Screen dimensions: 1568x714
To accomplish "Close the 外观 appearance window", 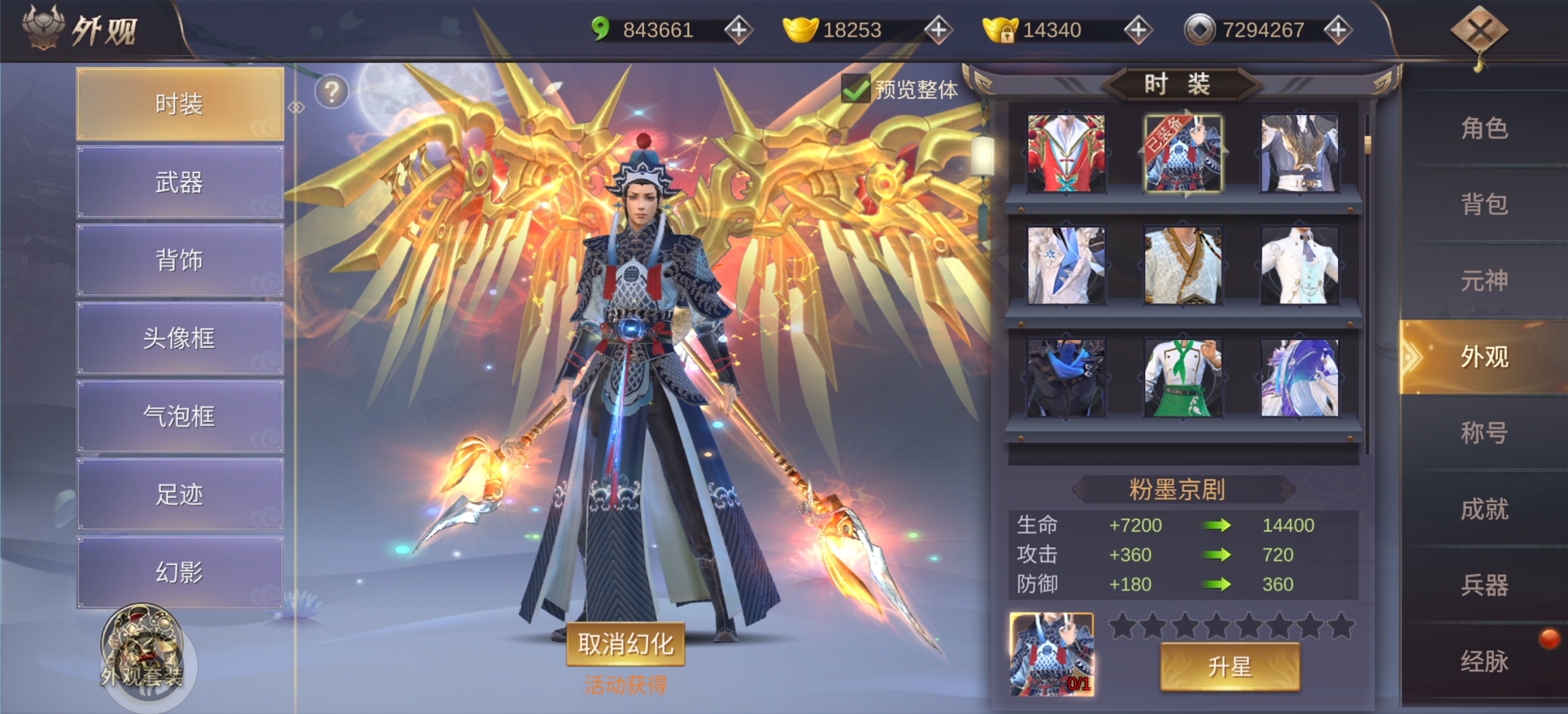I will click(1479, 31).
